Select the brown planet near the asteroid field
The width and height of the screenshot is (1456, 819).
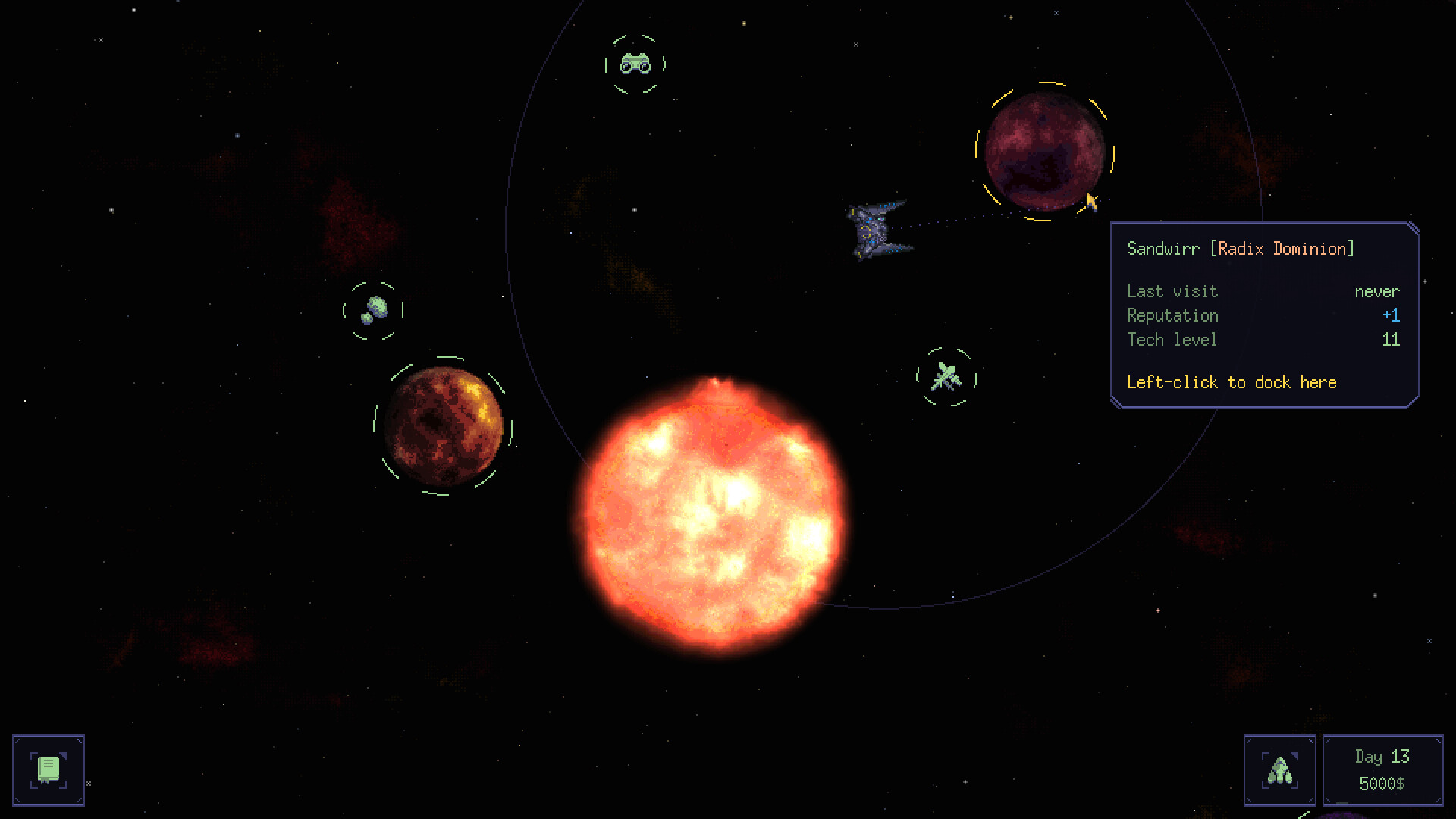(447, 427)
